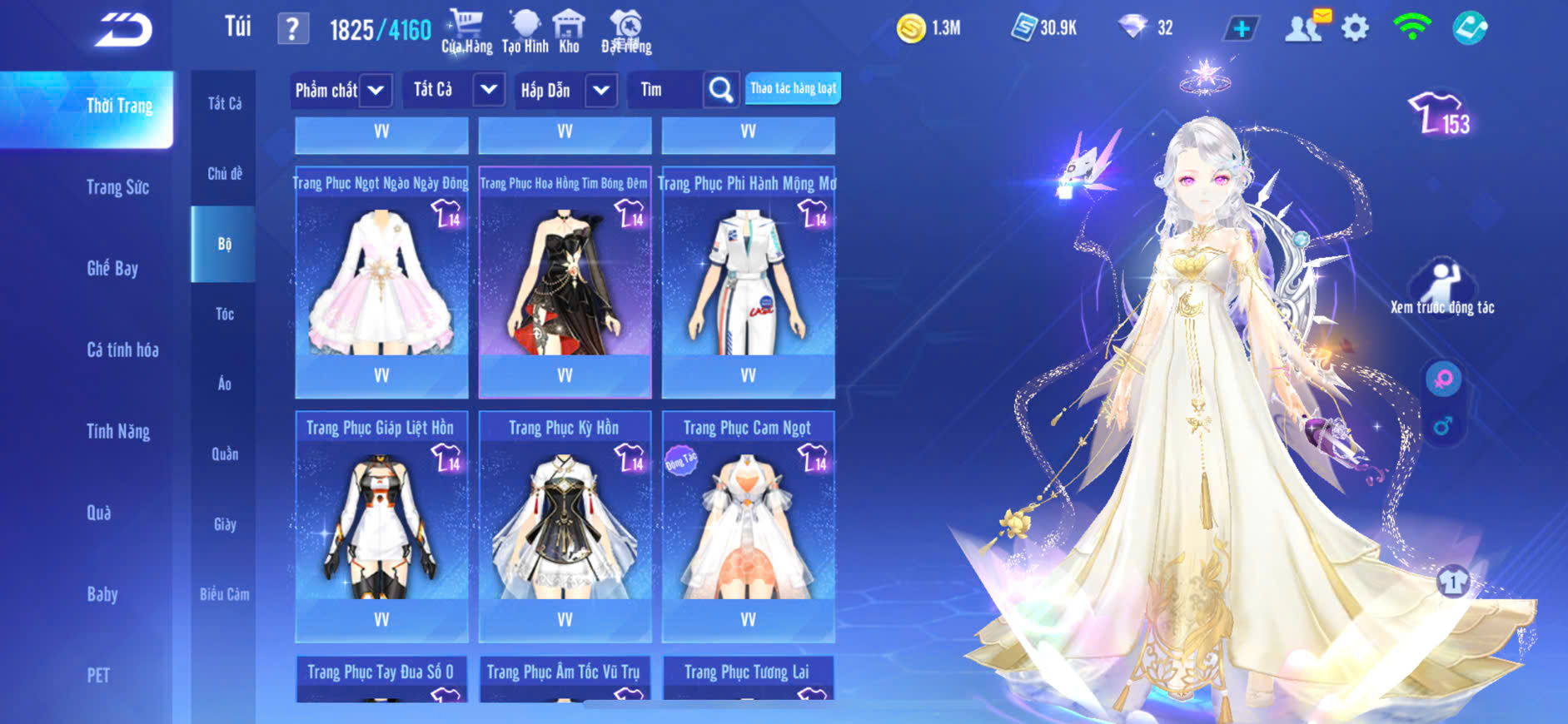Open the question mark help button
1568x724 pixels.
(292, 30)
